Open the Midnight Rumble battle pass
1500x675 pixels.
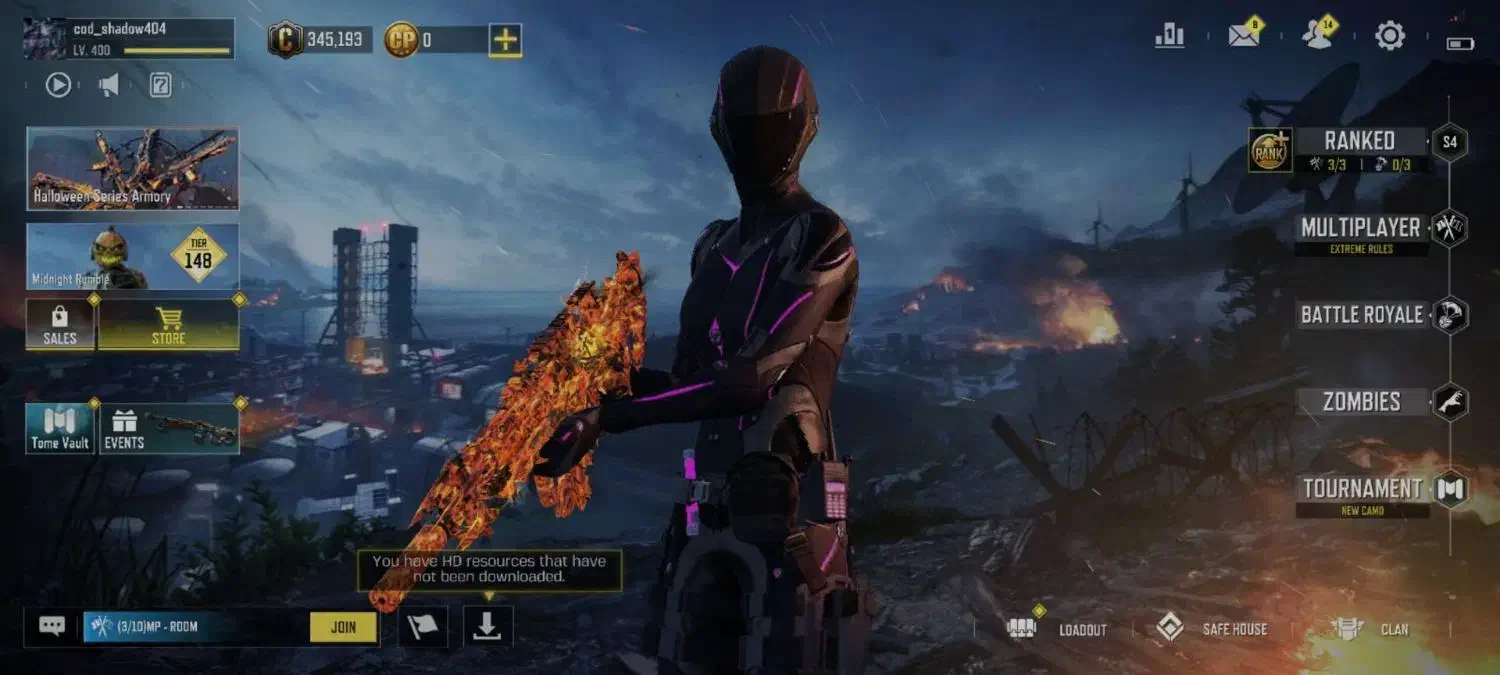pos(132,257)
